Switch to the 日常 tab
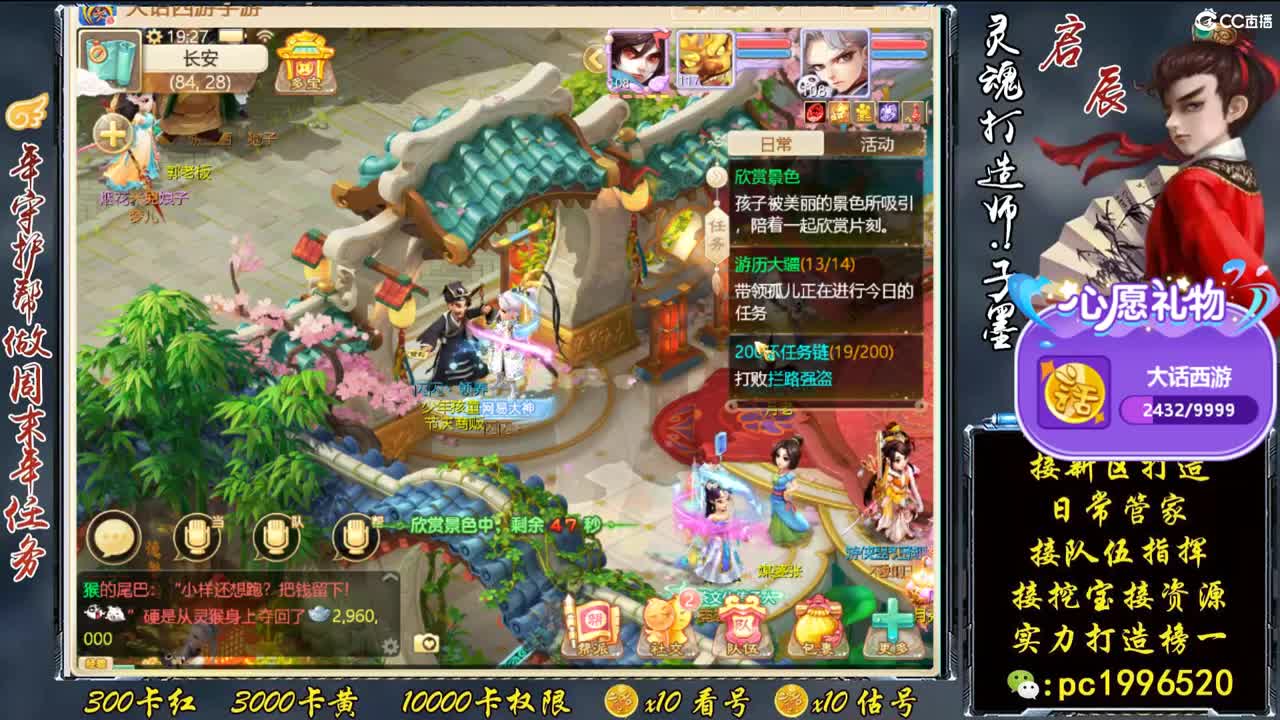 tap(776, 143)
